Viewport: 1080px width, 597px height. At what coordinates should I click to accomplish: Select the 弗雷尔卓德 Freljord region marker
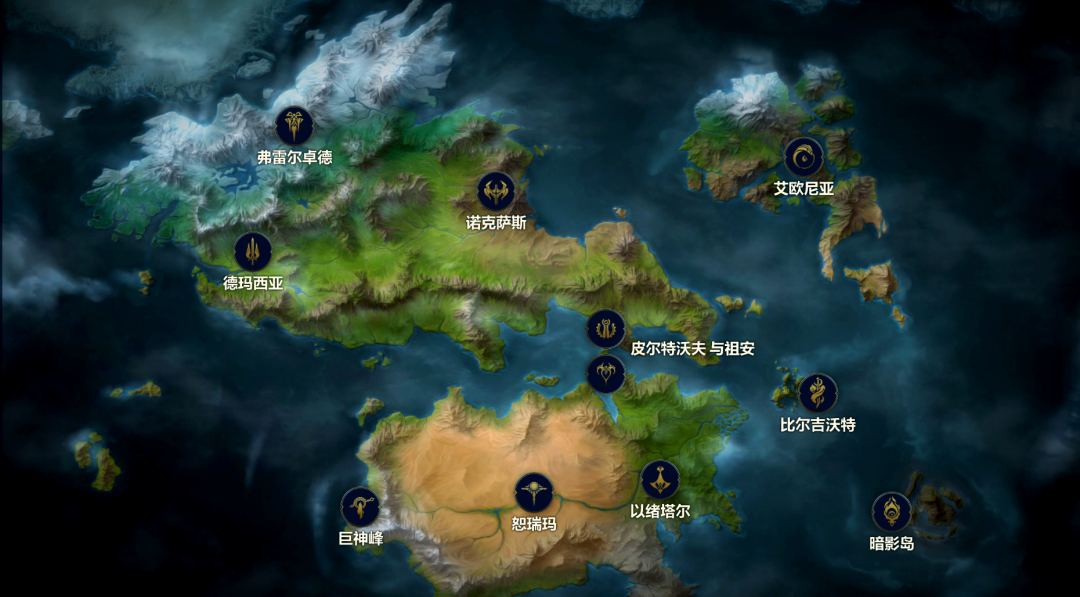(x=294, y=126)
